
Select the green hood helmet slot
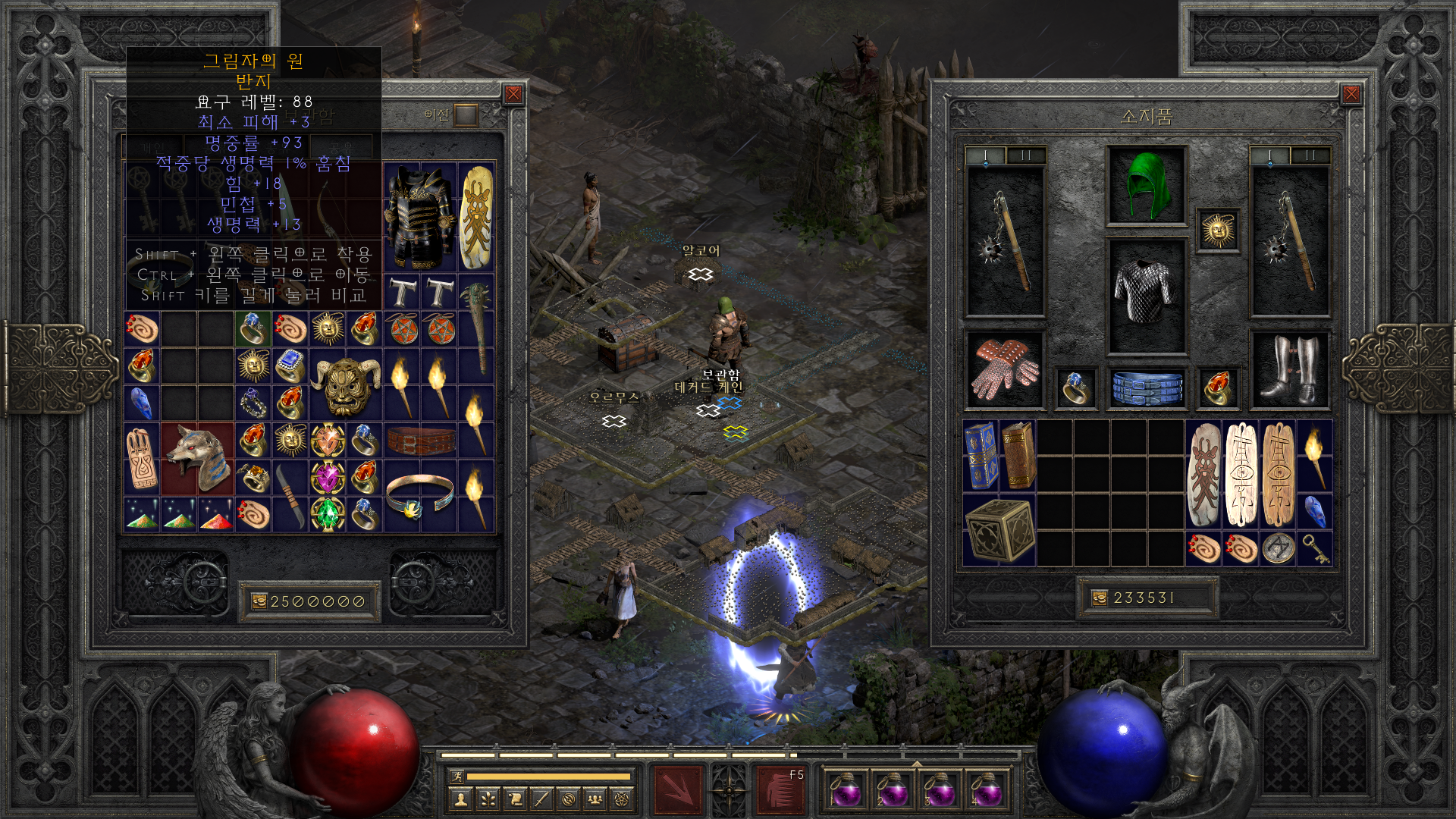pyautogui.click(x=1146, y=186)
